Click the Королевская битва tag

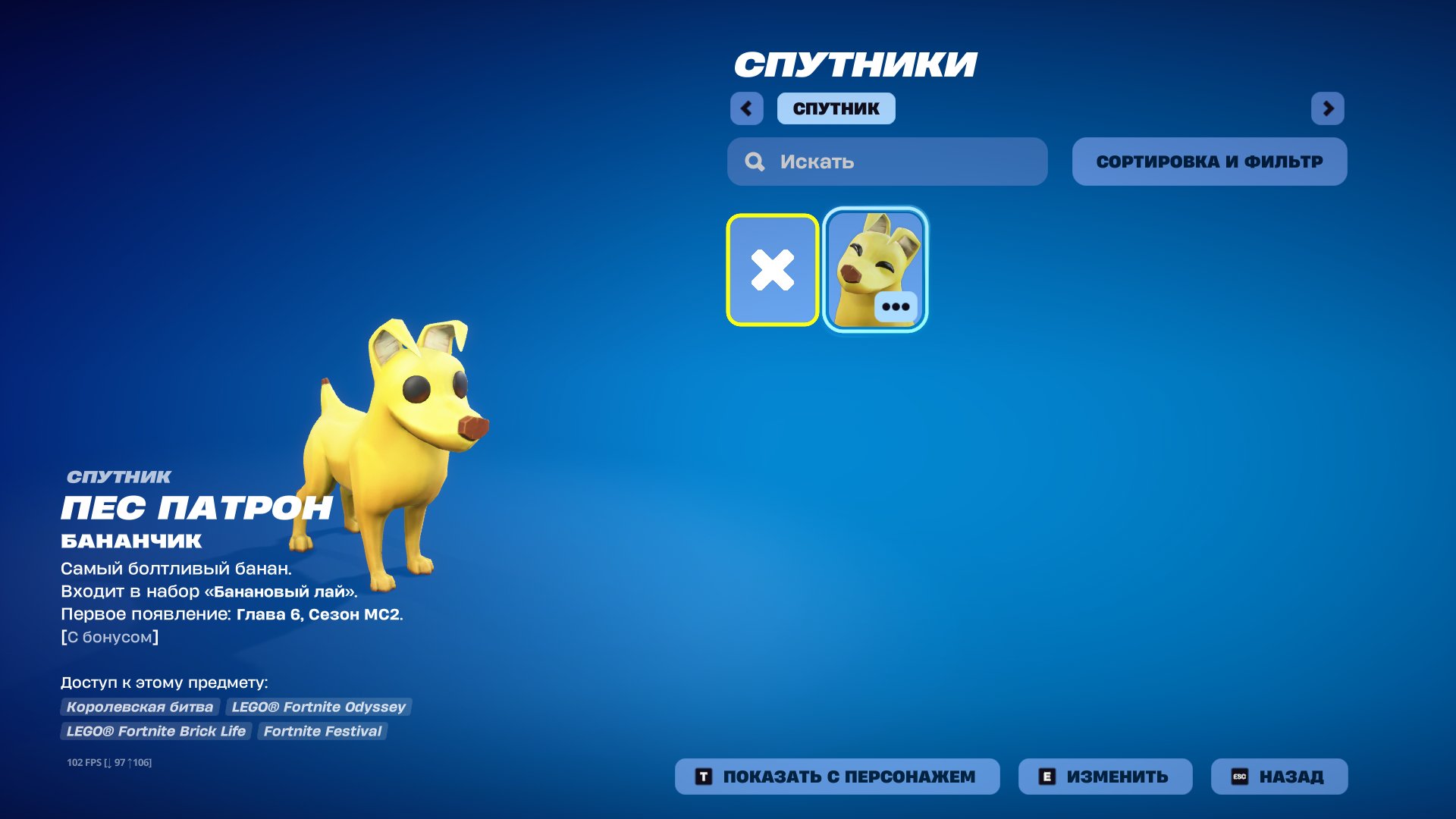click(138, 707)
